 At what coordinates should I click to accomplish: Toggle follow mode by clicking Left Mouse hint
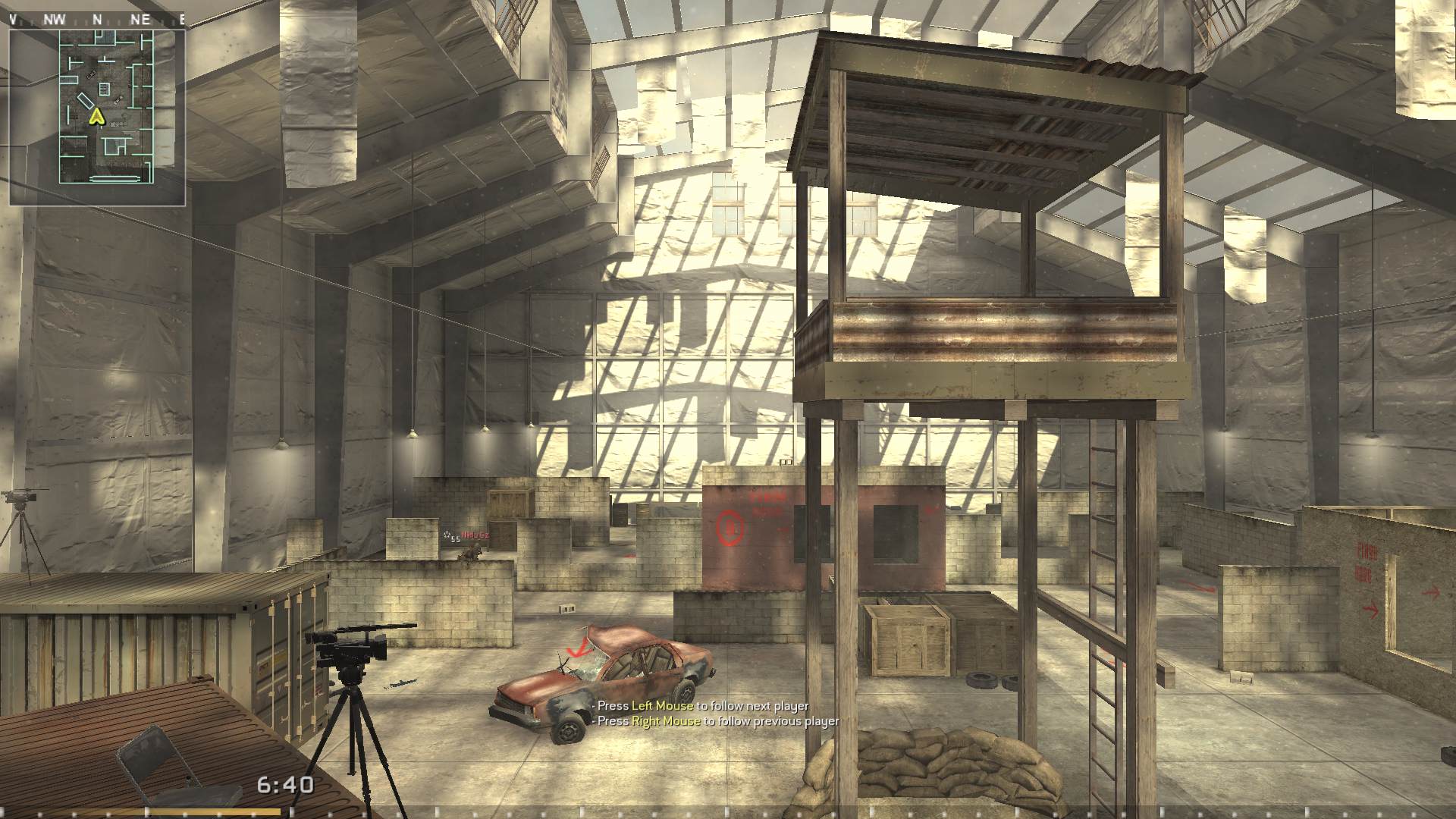click(x=701, y=705)
